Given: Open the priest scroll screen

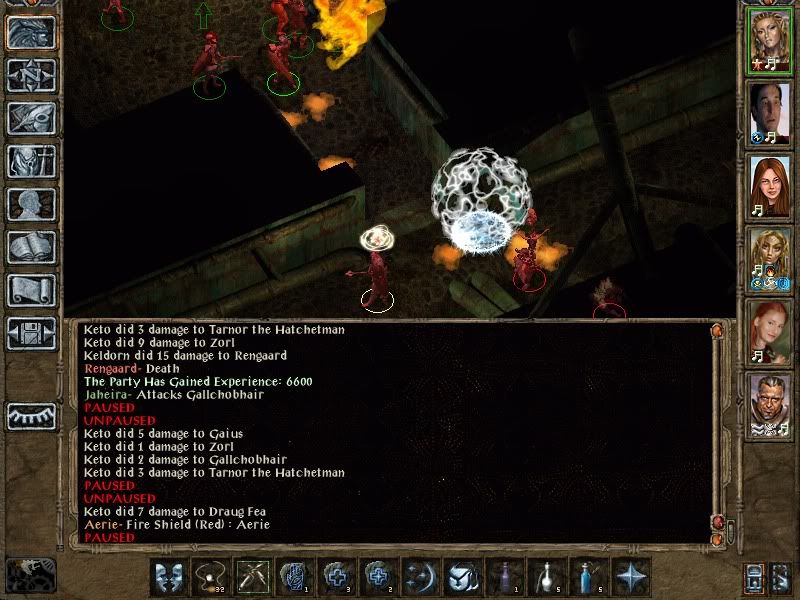Looking at the screenshot, I should point(31,290).
